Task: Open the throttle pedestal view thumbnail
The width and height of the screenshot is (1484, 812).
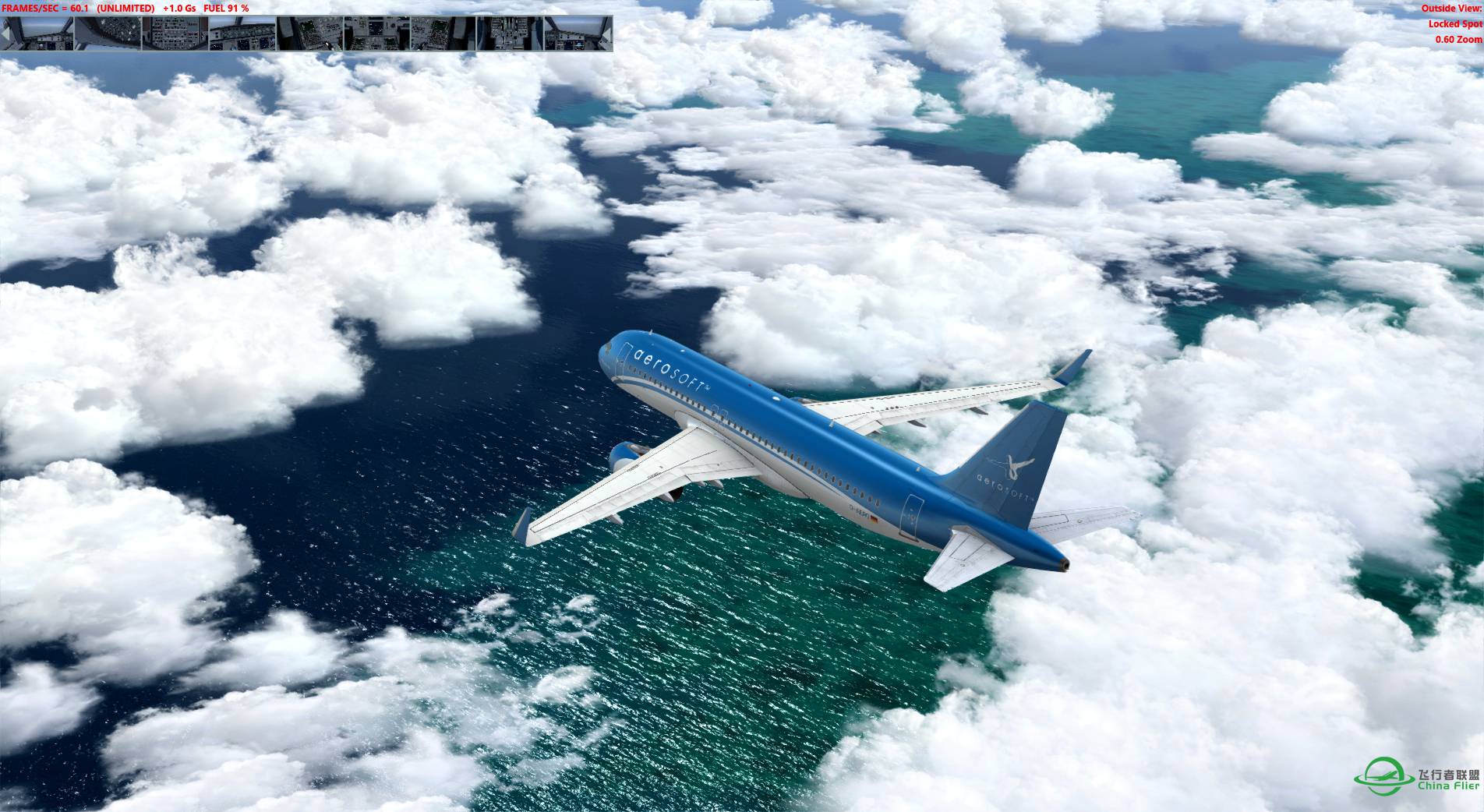Action: tap(509, 34)
